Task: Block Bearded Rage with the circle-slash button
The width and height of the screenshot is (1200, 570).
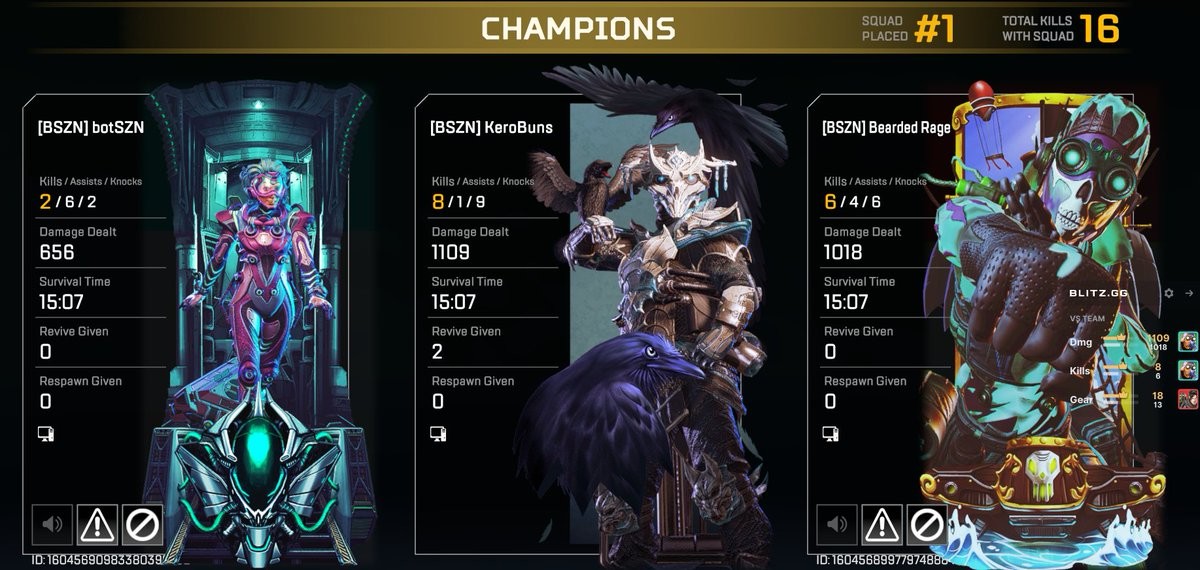Action: point(927,524)
